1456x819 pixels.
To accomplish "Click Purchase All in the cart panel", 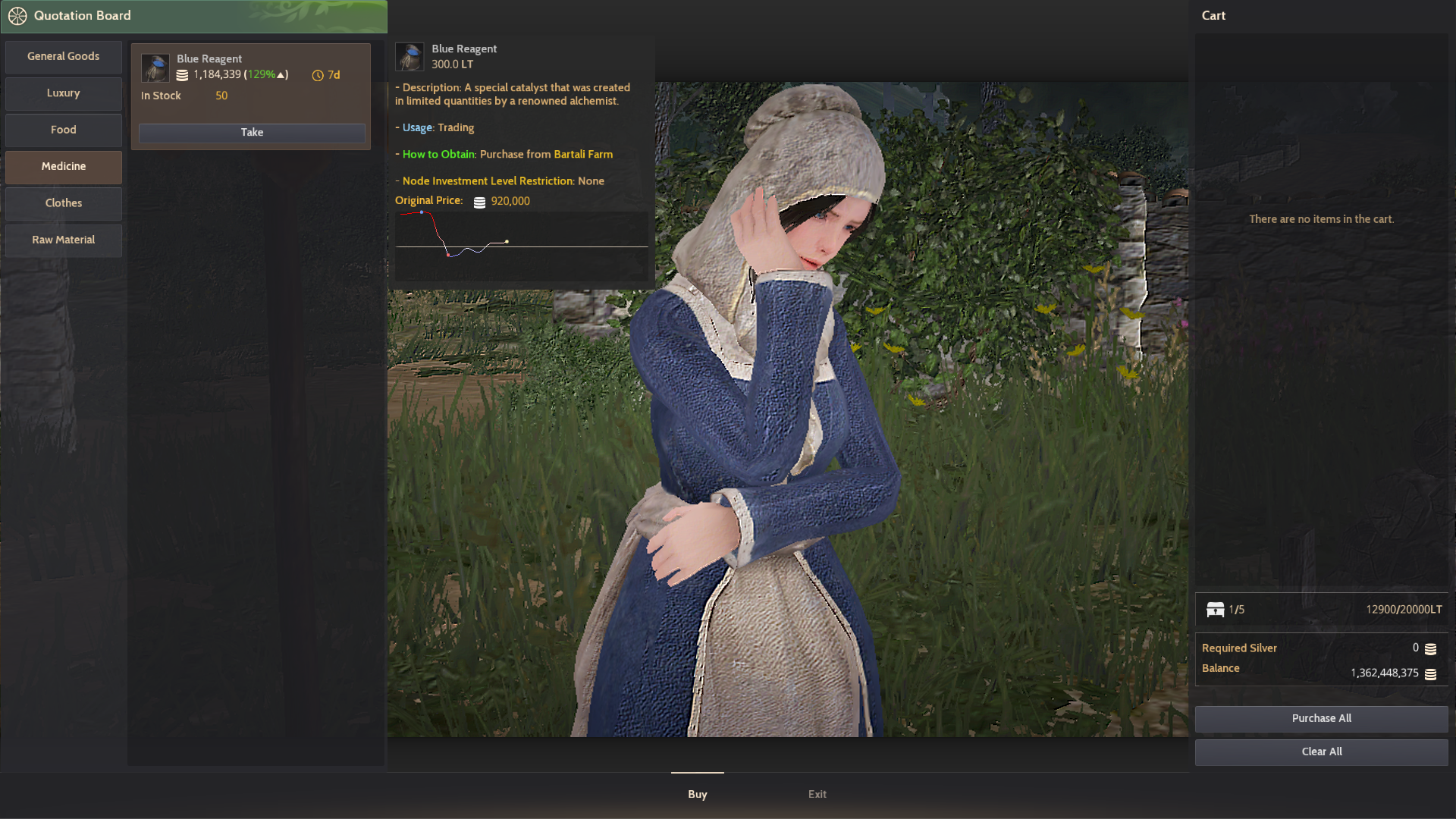I will click(1321, 718).
